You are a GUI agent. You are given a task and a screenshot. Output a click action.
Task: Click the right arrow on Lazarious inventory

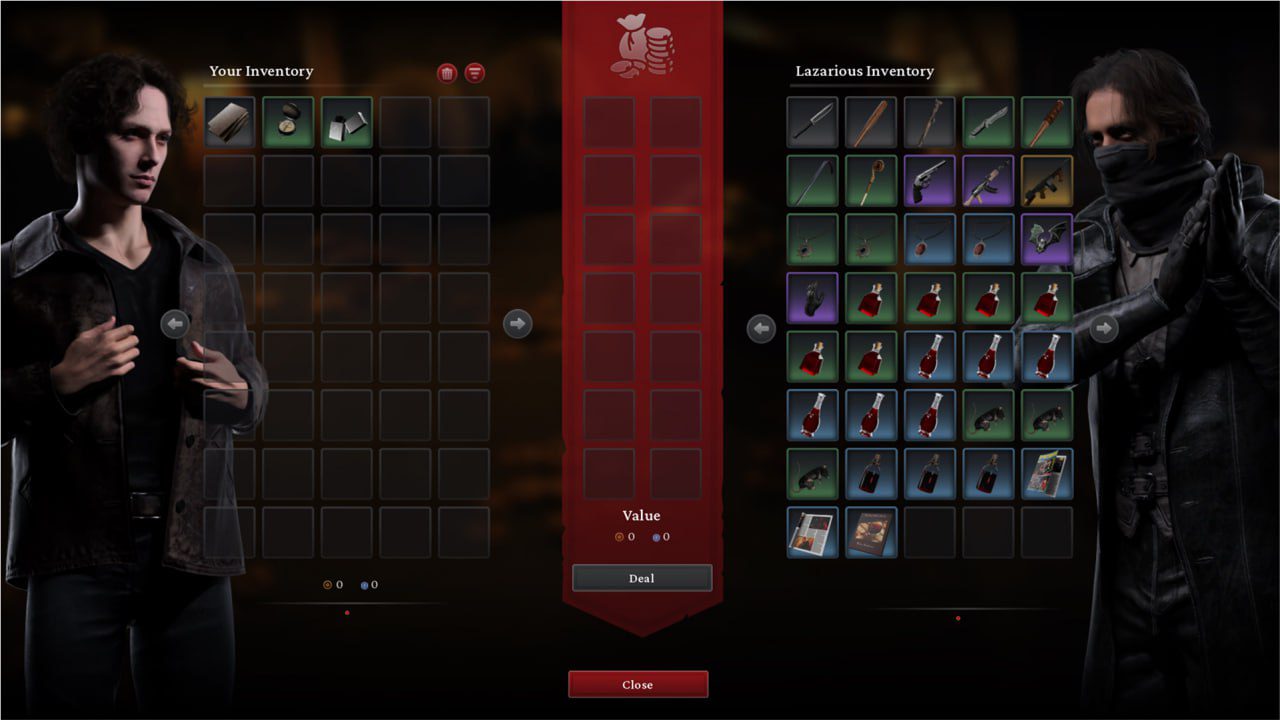(1105, 328)
